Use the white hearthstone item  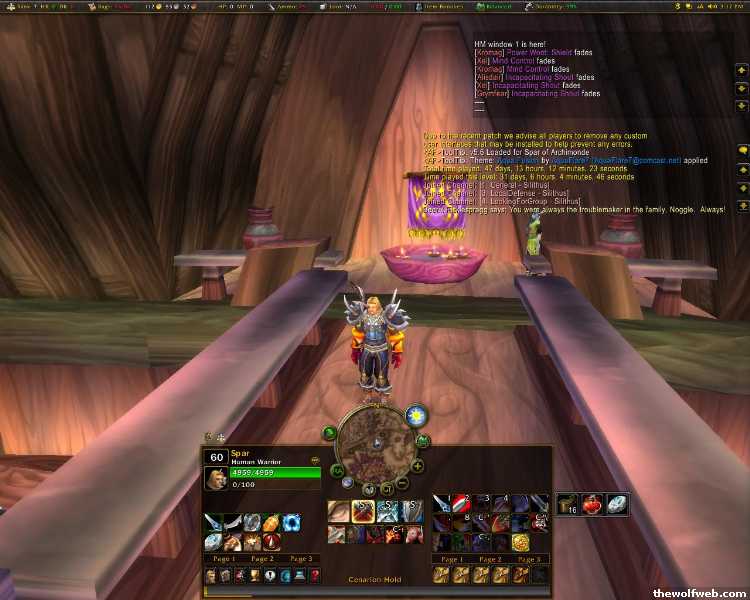pos(617,505)
